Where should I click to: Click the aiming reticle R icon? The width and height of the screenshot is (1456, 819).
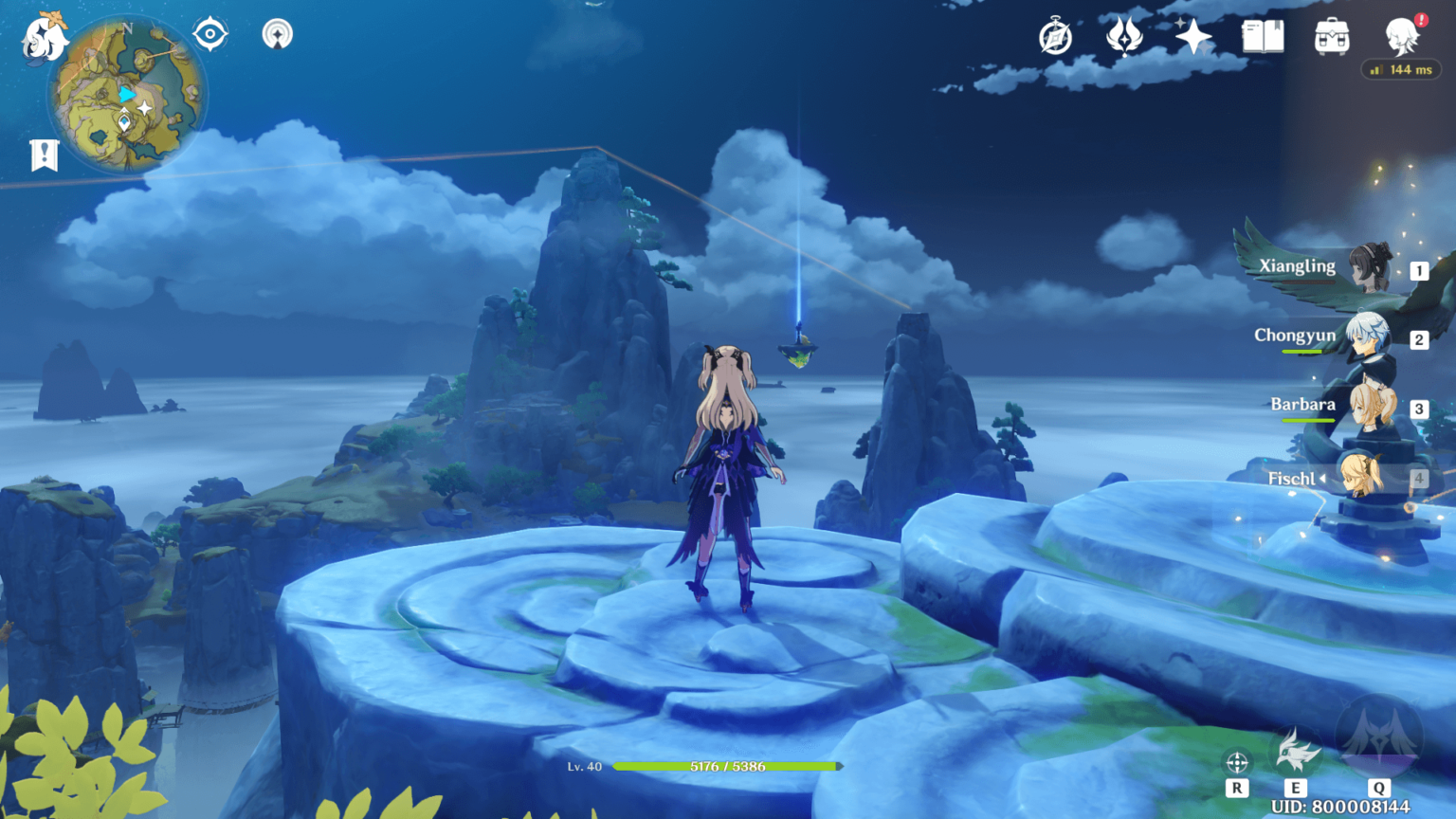point(1236,761)
